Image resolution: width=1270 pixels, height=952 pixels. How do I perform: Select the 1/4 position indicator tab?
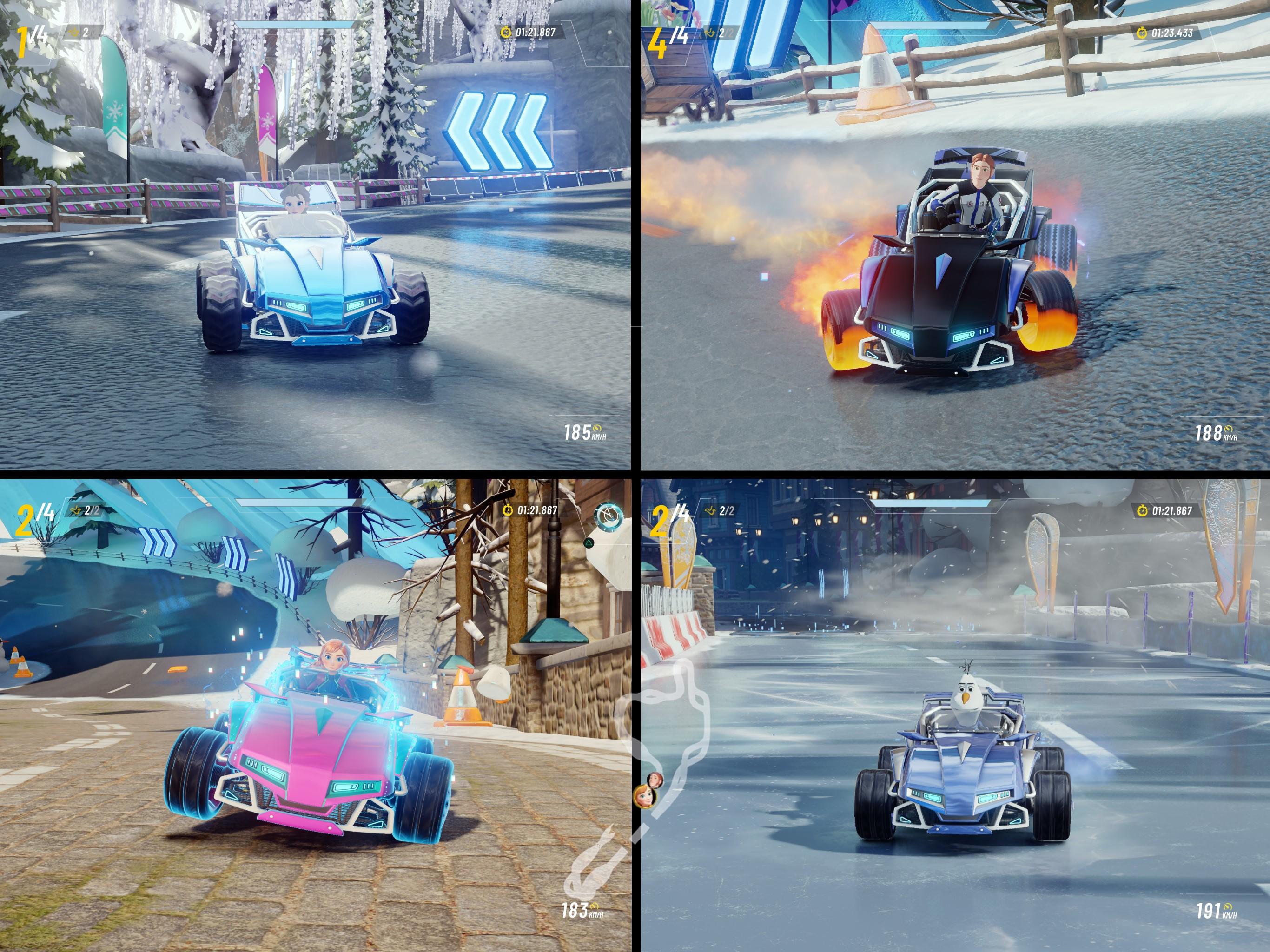coord(32,34)
